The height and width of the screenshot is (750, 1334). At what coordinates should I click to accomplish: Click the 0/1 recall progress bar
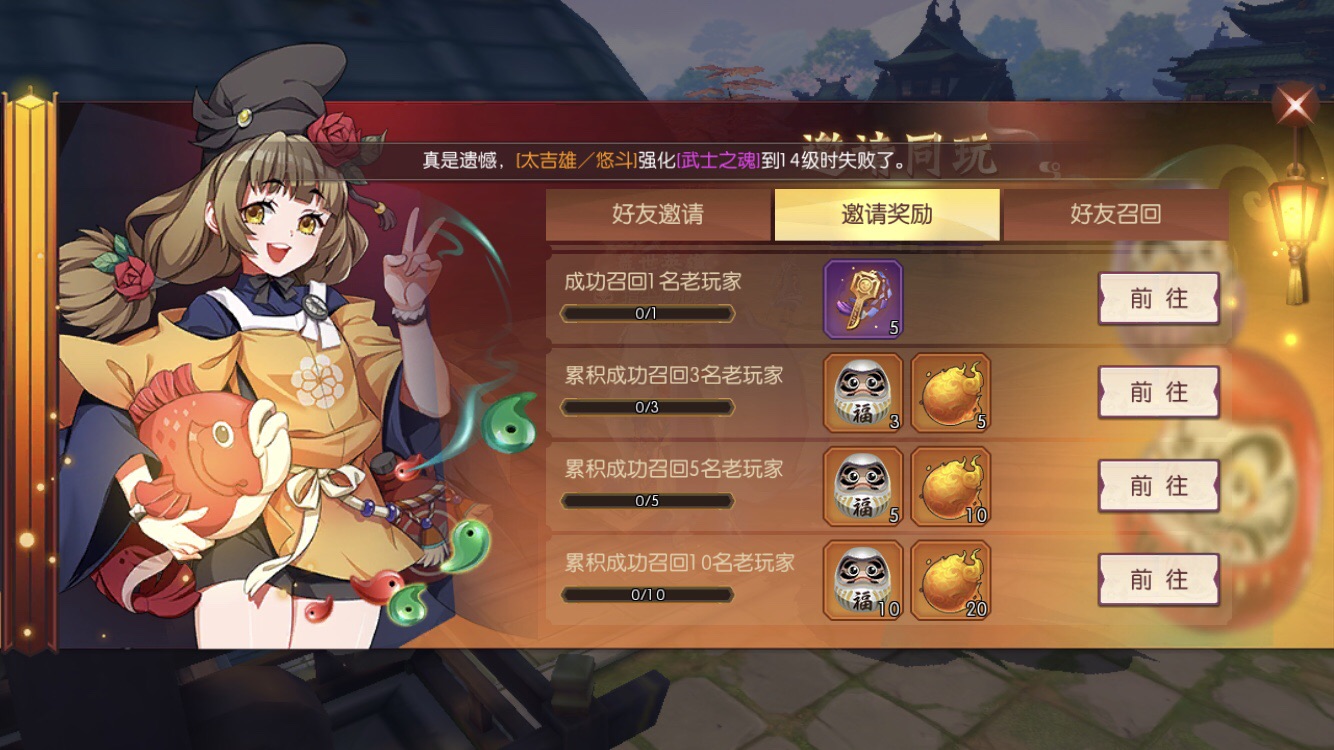coord(648,314)
